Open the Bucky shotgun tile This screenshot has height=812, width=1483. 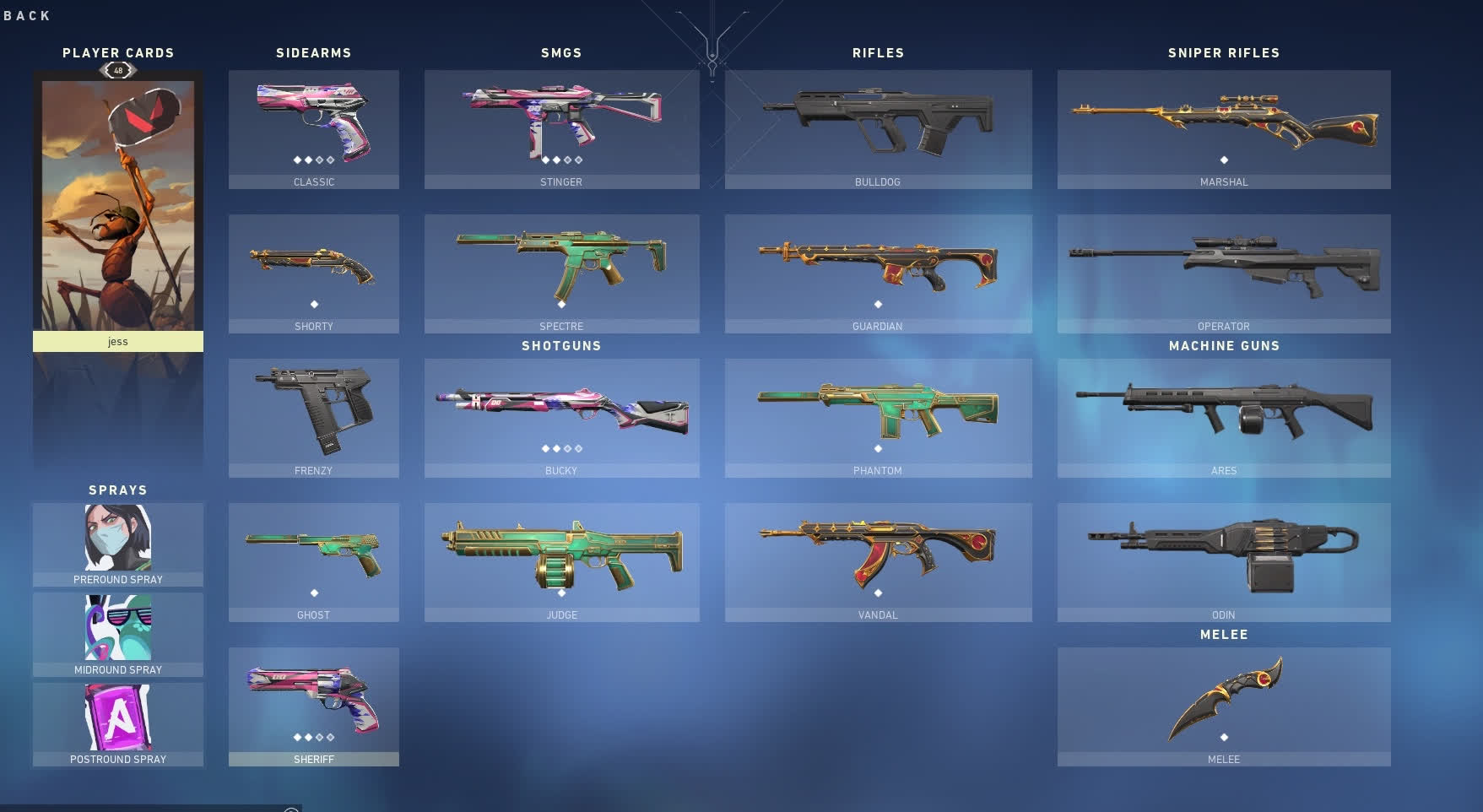pos(561,417)
